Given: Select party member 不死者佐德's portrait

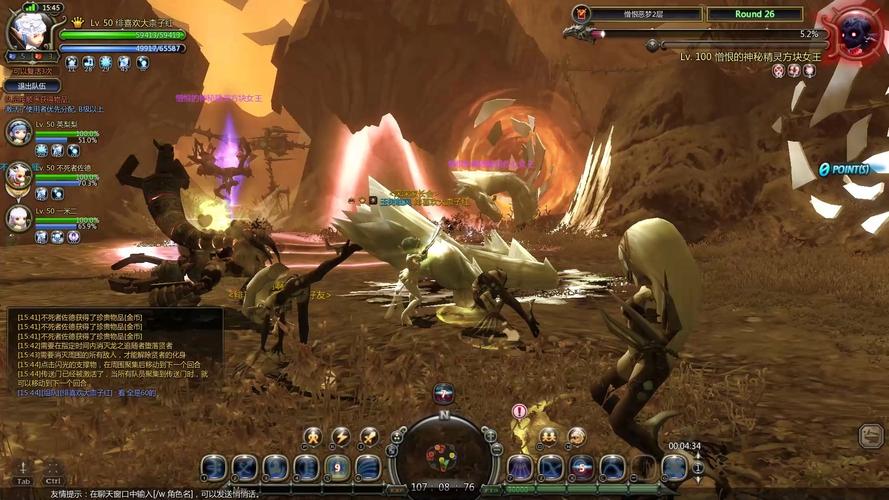Looking at the screenshot, I should click(x=19, y=175).
